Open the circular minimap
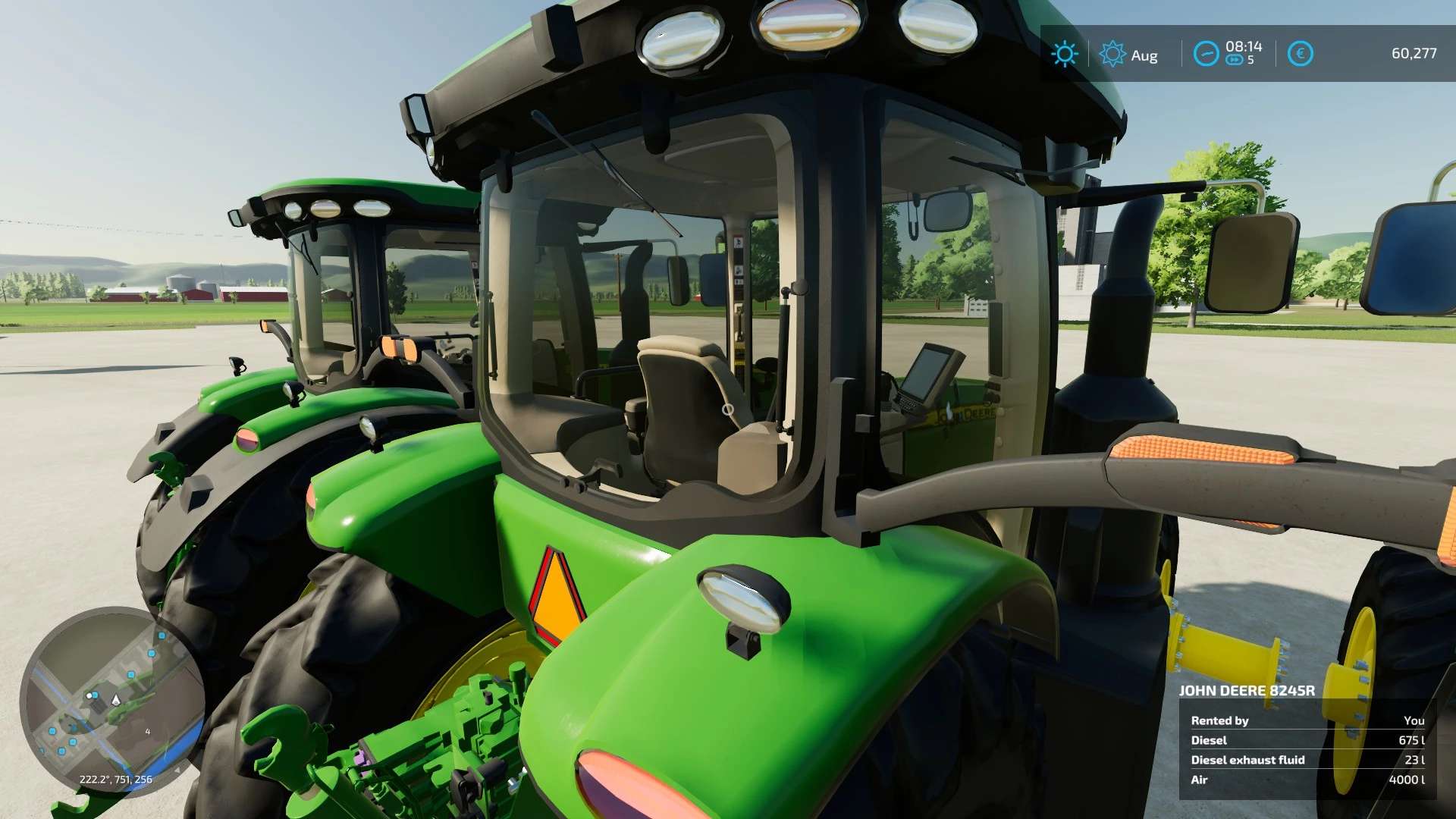This screenshot has width=1456, height=819. (111, 701)
